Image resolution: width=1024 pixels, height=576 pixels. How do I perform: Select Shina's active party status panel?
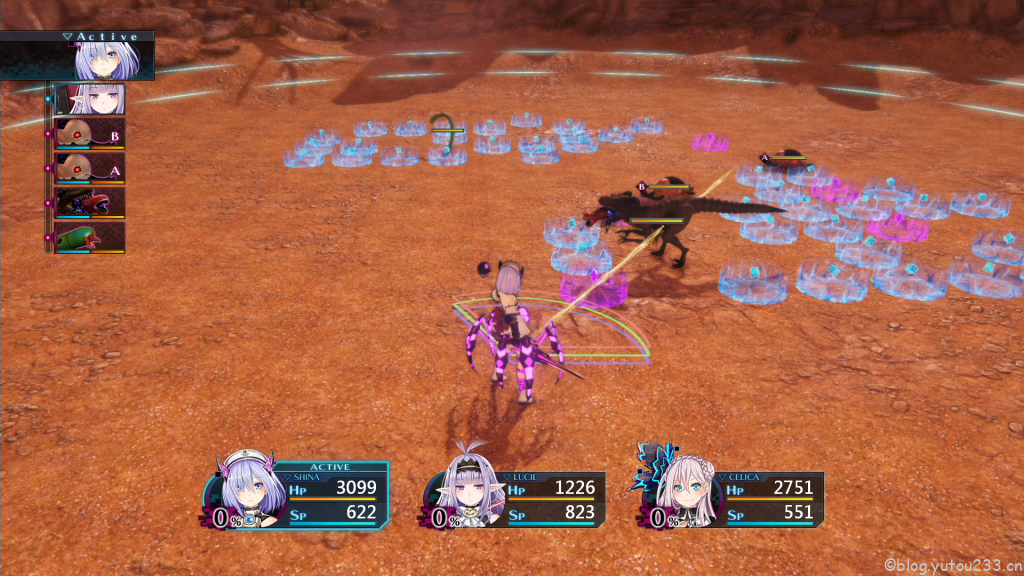pyautogui.click(x=300, y=495)
